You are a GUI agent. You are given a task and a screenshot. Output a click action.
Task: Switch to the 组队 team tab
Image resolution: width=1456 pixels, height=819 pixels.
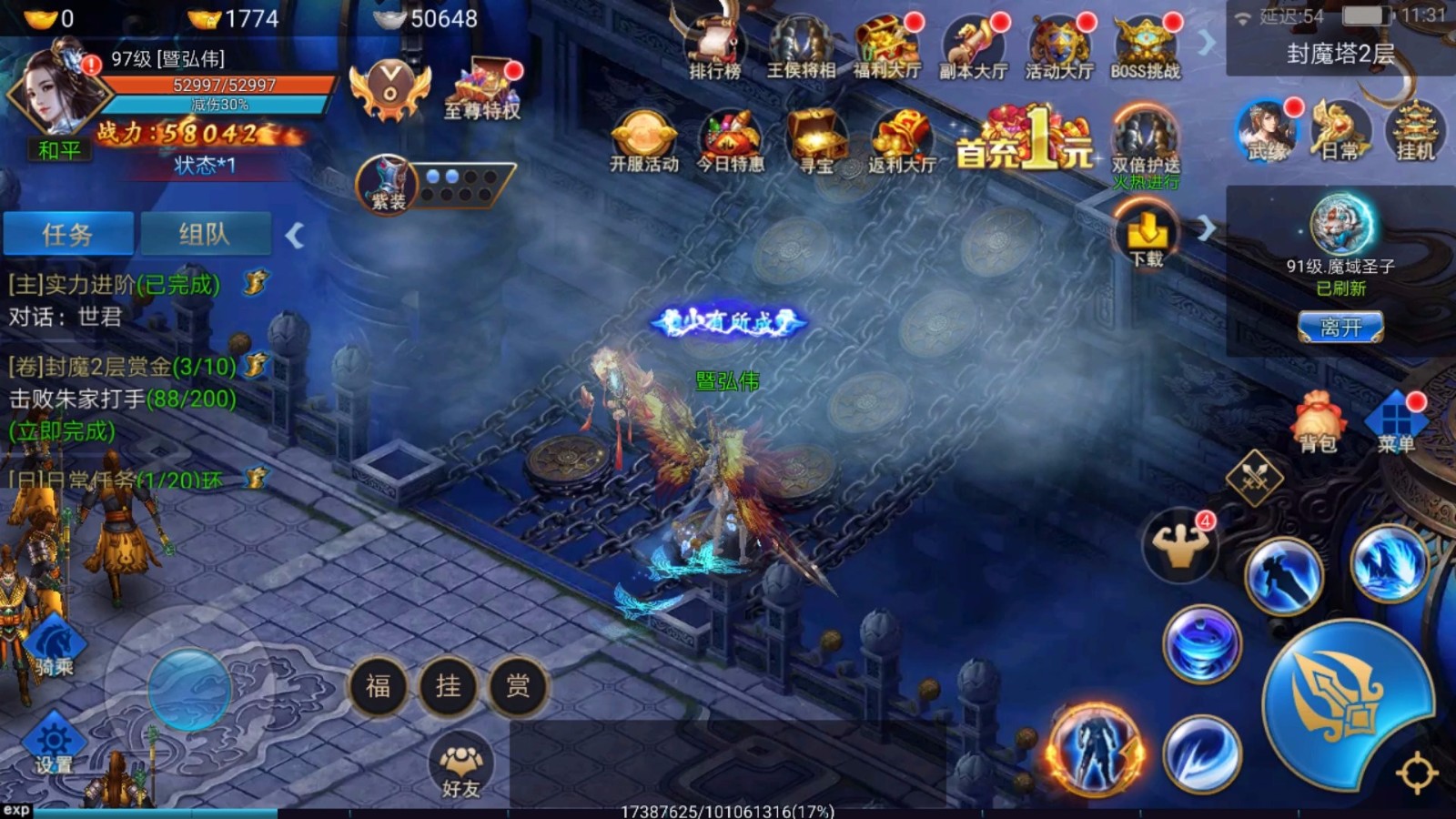tap(206, 234)
